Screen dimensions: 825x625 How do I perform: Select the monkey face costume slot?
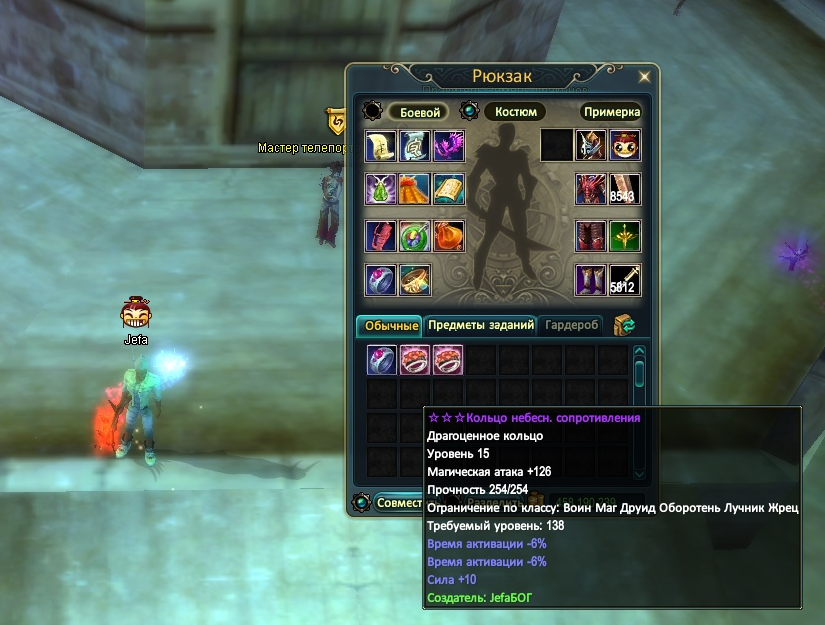pyautogui.click(x=625, y=145)
